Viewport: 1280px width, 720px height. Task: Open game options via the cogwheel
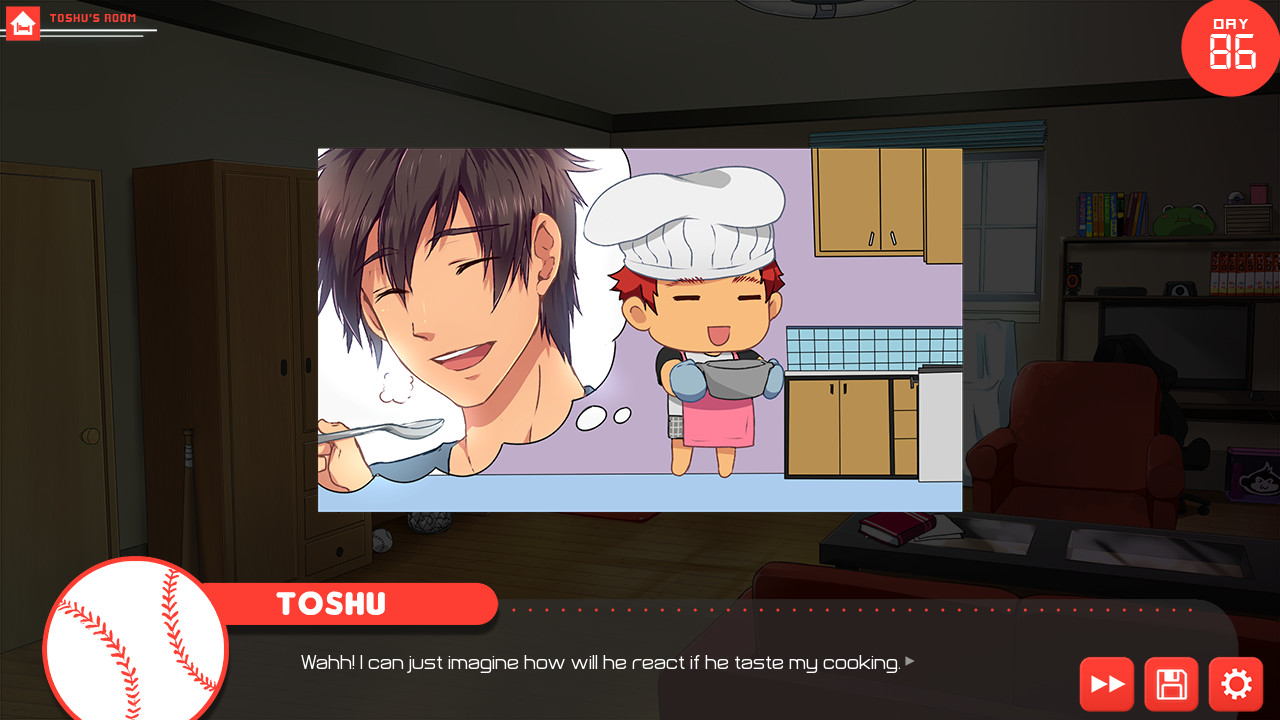coord(1235,684)
